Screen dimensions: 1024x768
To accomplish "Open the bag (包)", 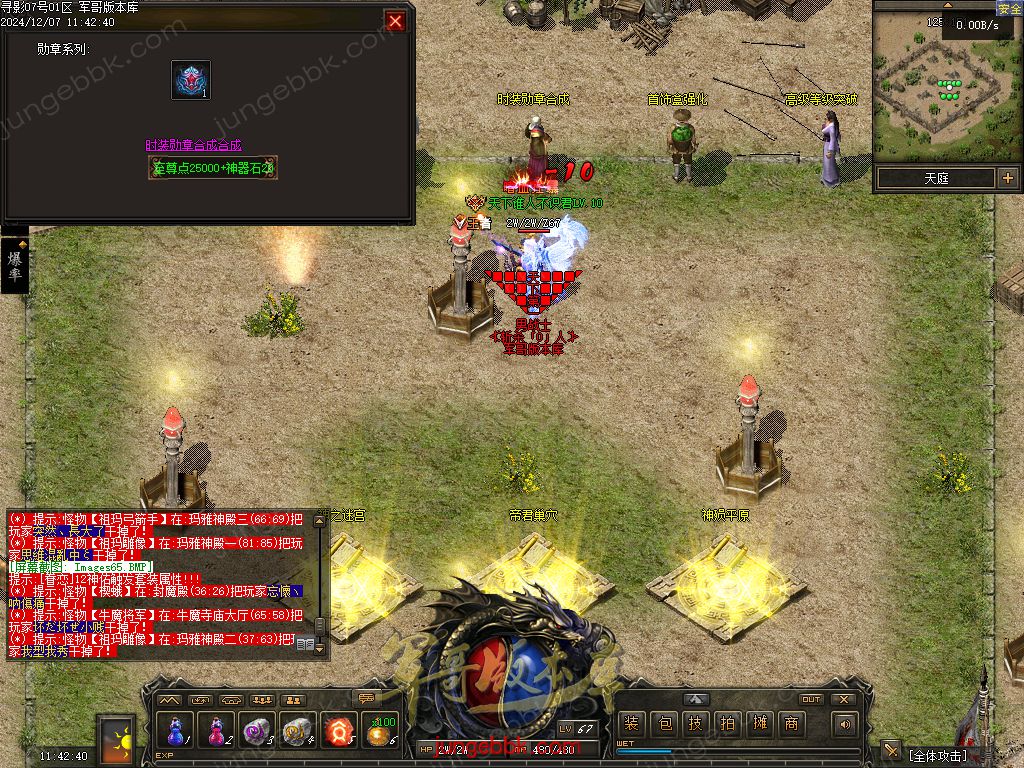I will (x=663, y=724).
